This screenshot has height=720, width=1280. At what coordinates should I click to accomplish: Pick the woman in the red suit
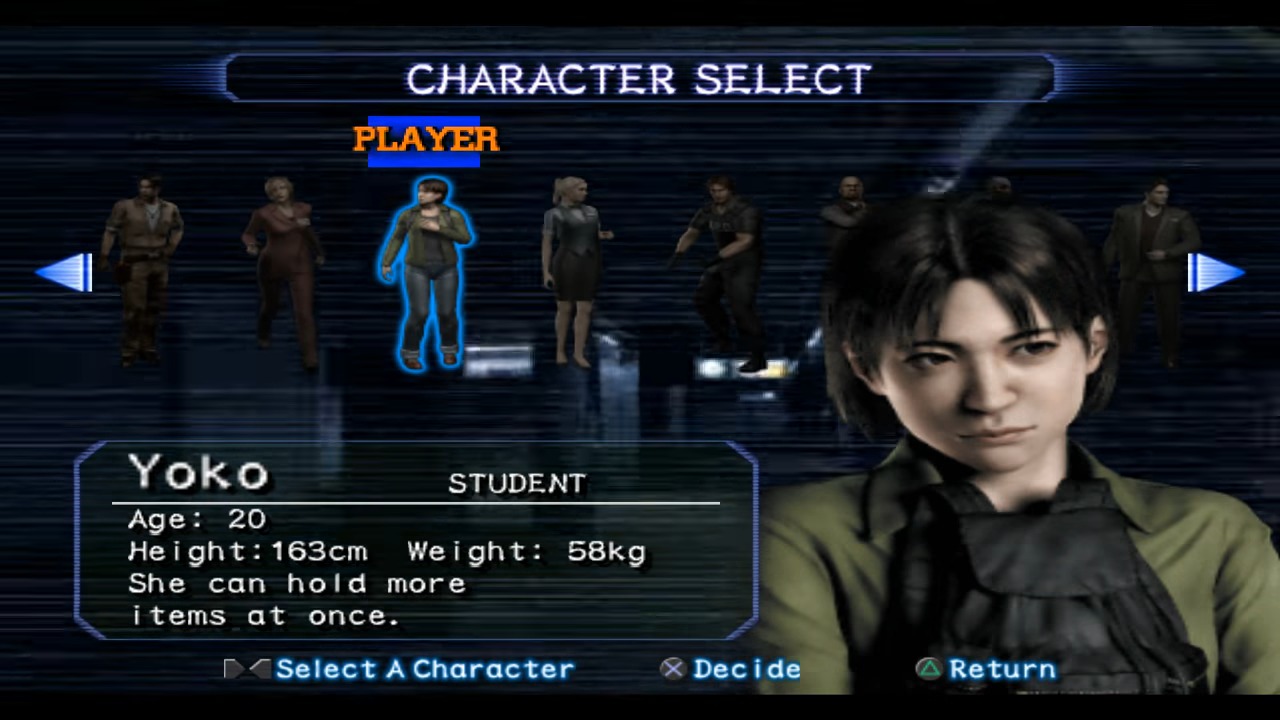(x=283, y=270)
